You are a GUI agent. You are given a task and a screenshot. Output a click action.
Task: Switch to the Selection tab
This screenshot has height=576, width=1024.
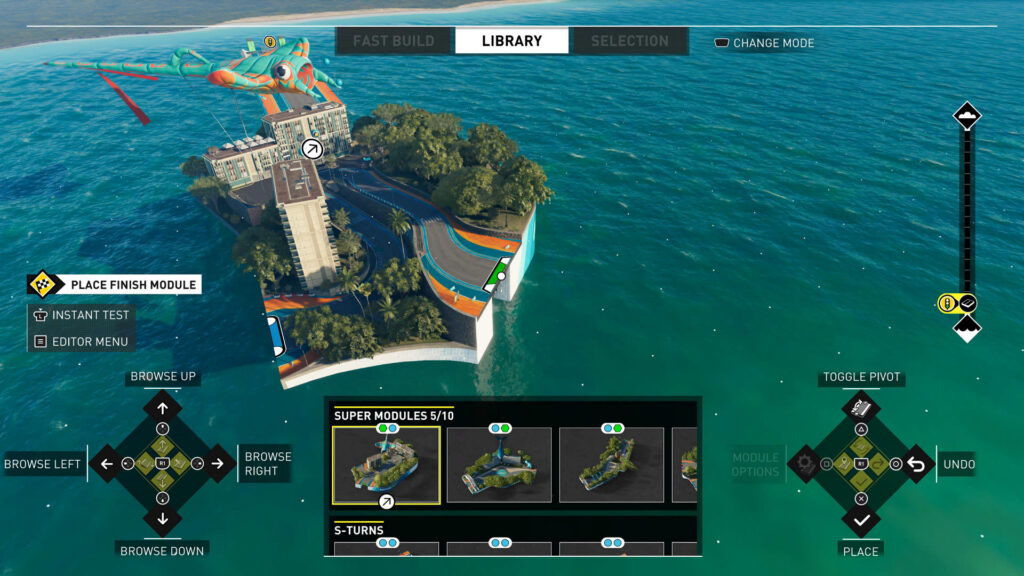coord(629,41)
